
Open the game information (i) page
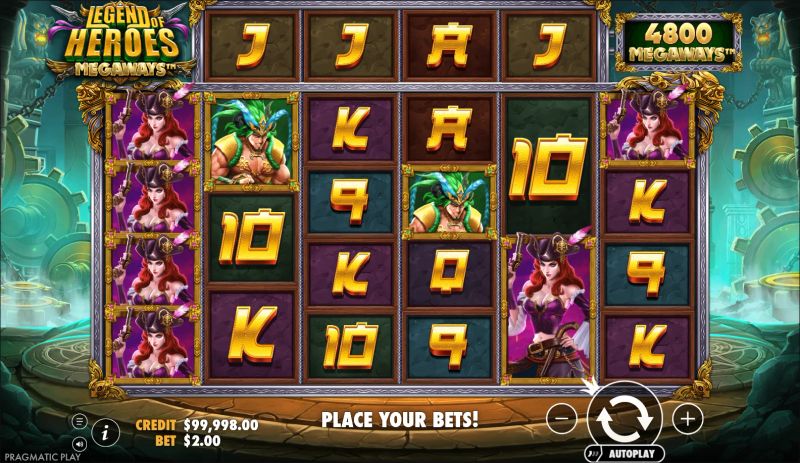click(x=105, y=432)
